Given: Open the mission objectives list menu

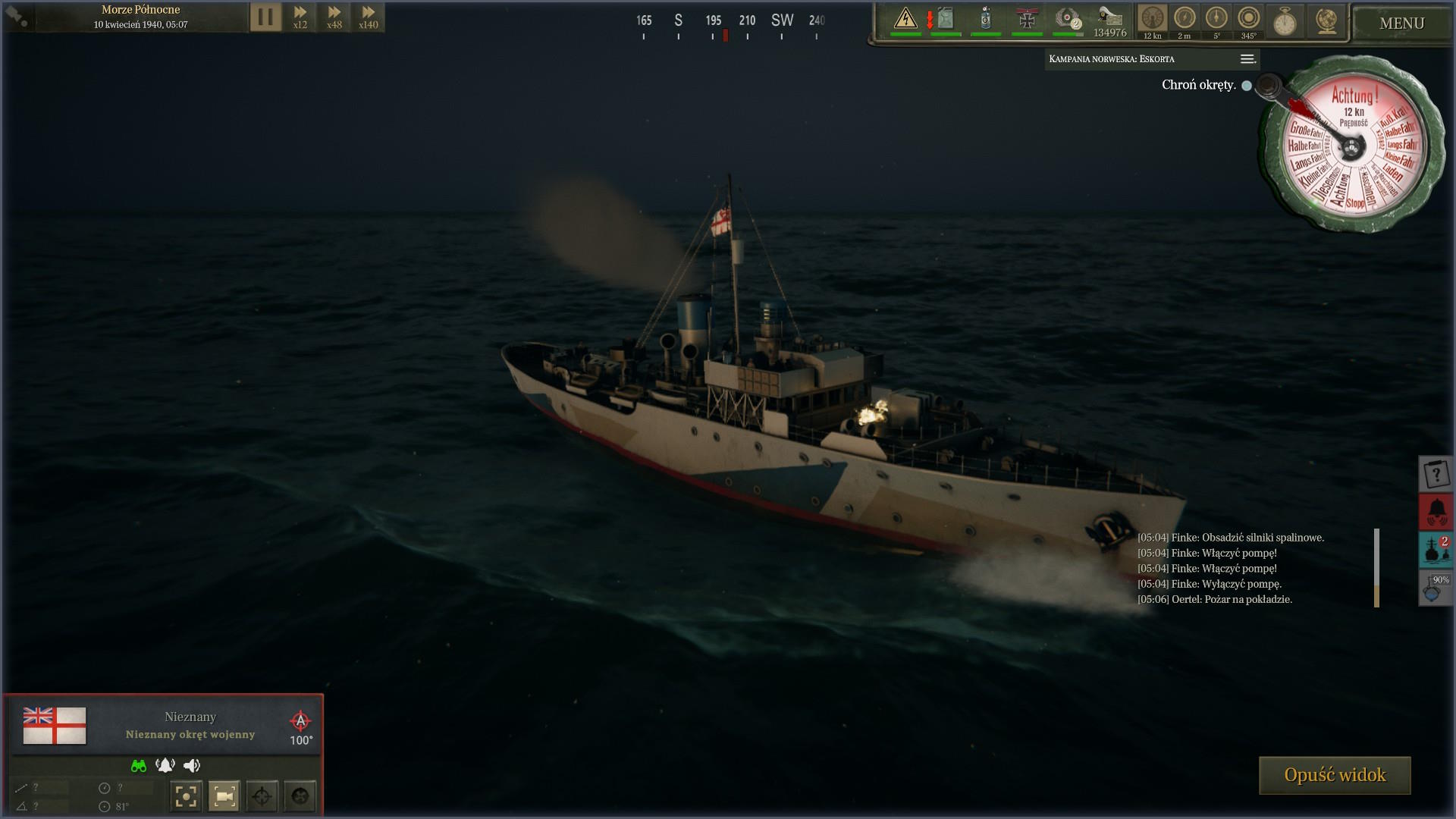Looking at the screenshot, I should point(1247,59).
